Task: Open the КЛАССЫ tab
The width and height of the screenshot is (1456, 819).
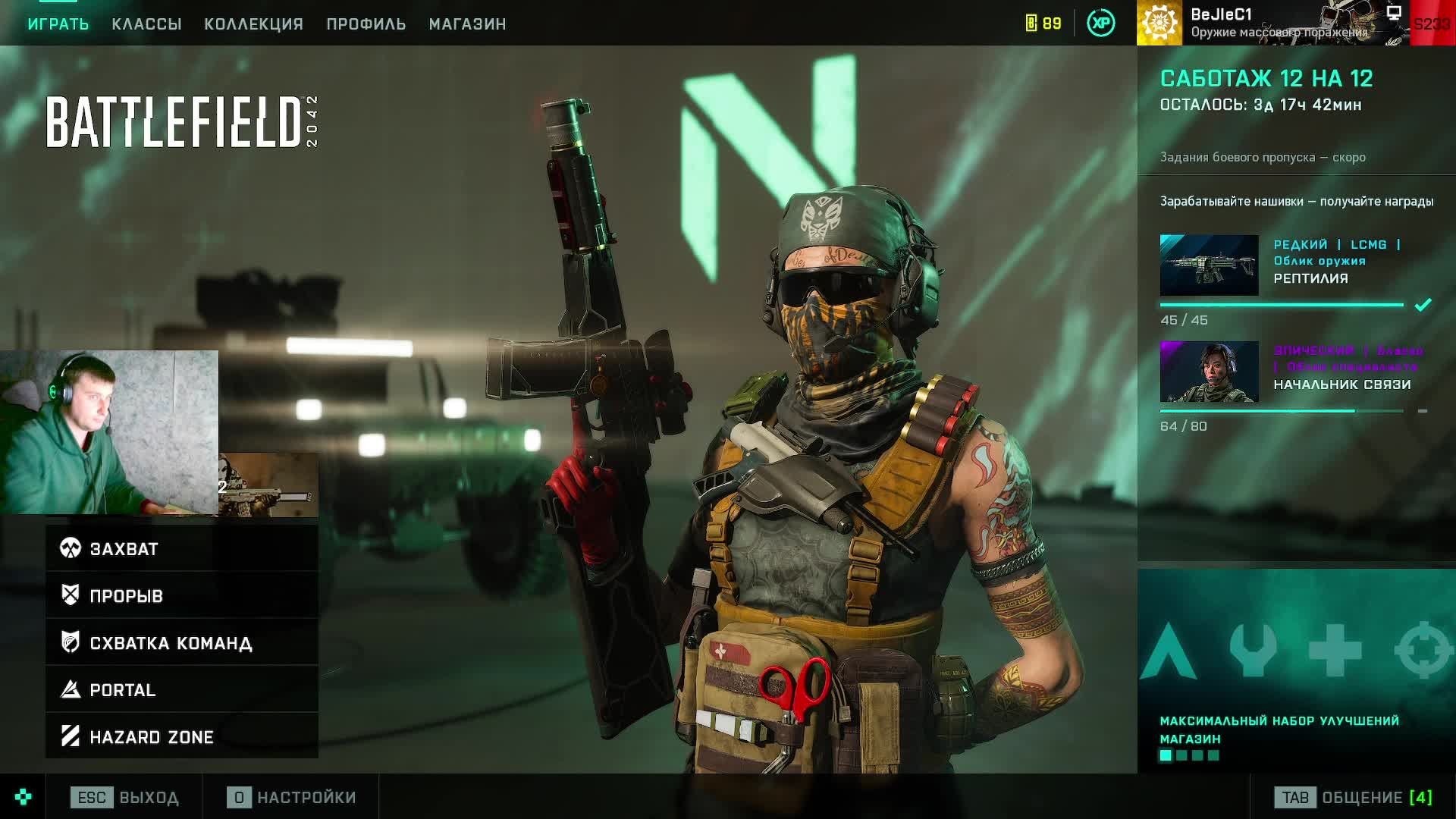Action: (146, 24)
